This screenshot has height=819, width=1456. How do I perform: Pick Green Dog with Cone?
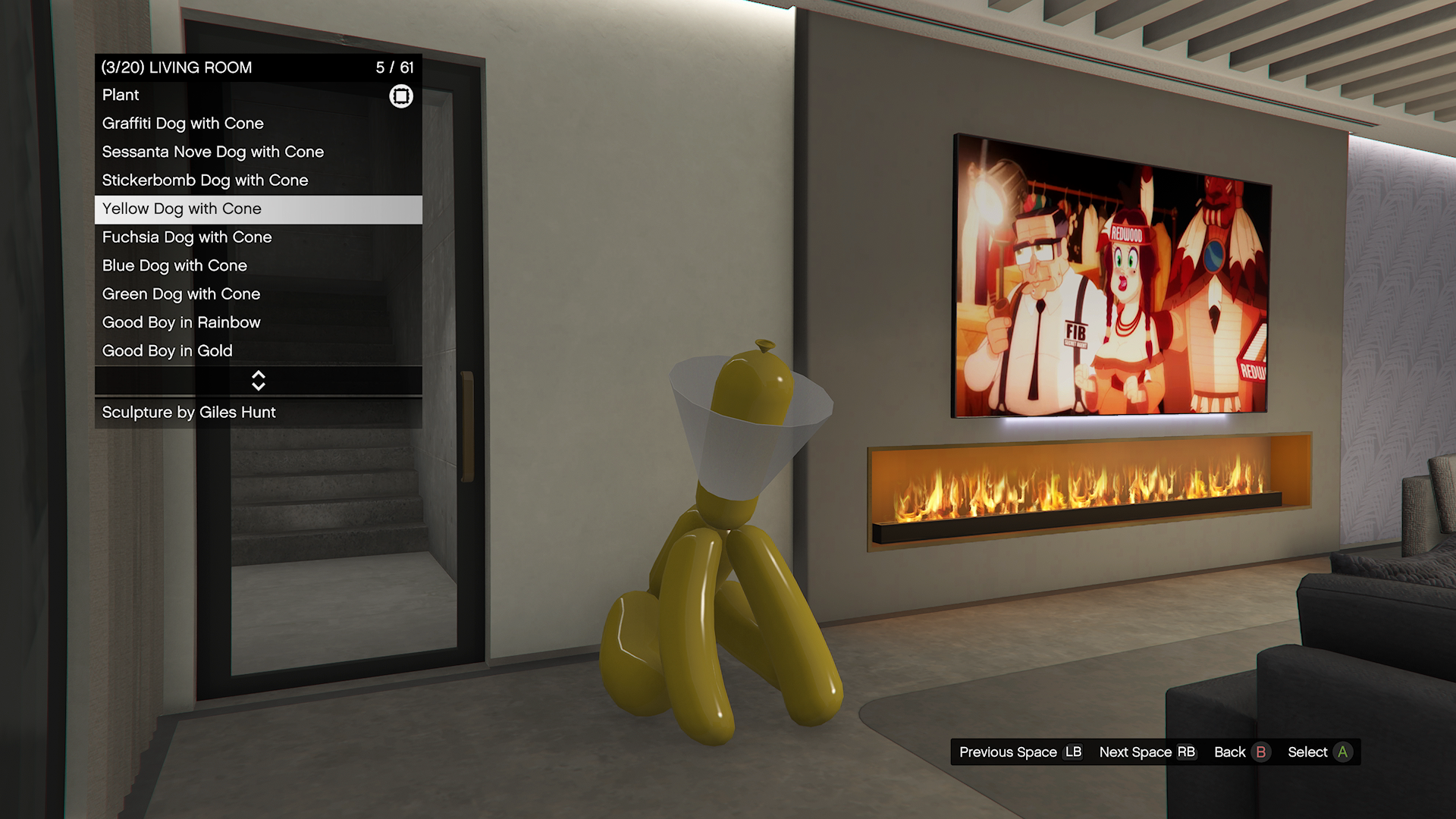click(x=258, y=294)
